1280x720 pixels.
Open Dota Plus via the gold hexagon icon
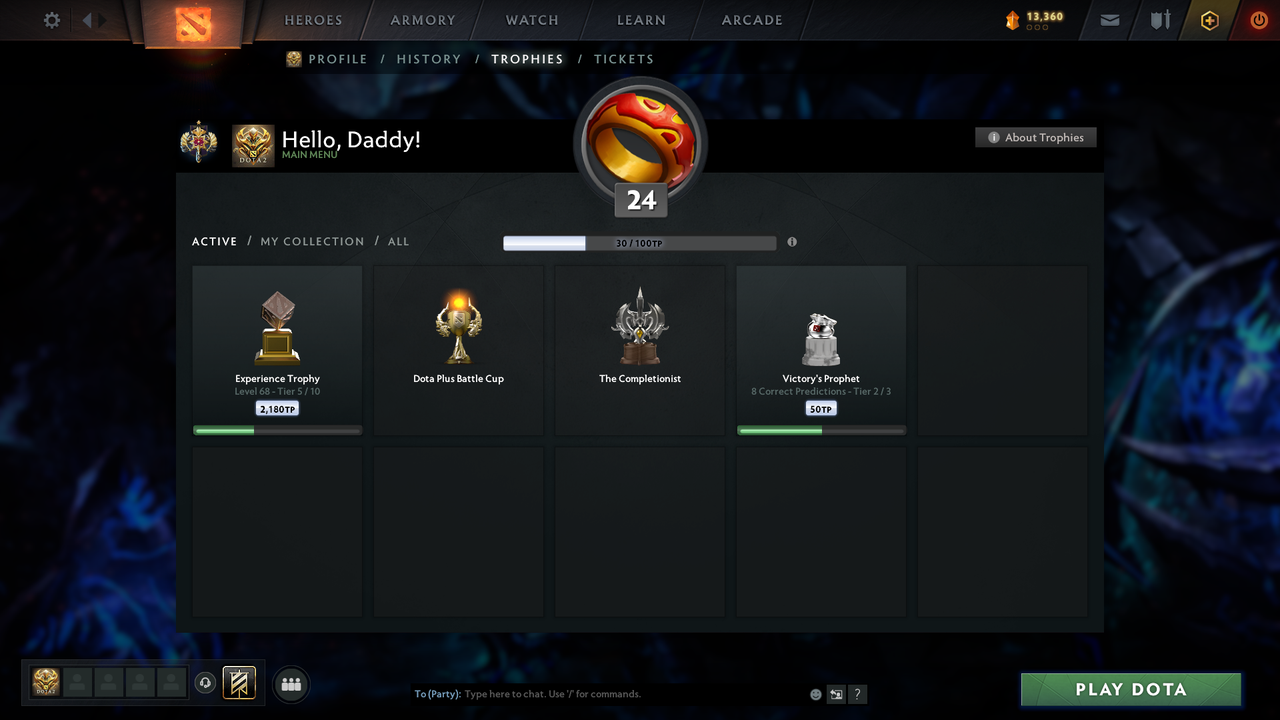[x=1209, y=20]
